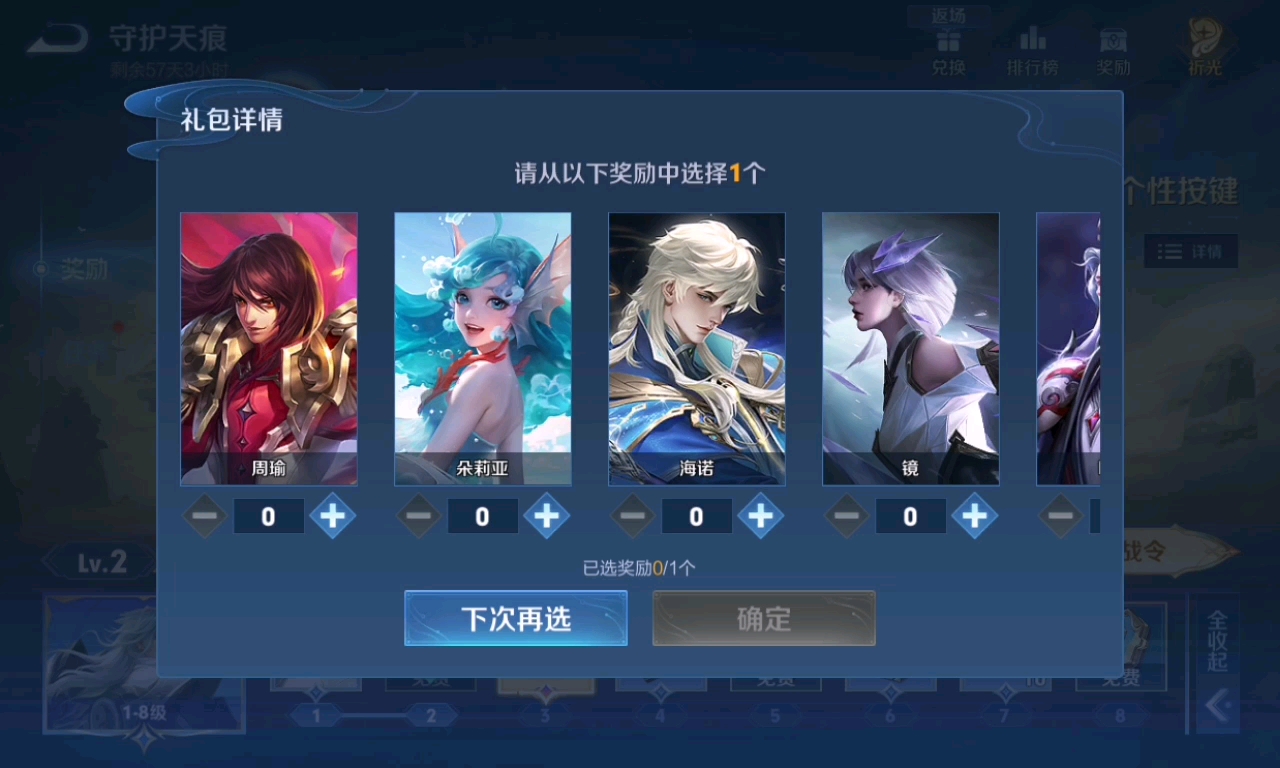Viewport: 1280px width, 768px height.
Task: Choose 下次再选 to decide later
Action: point(516,618)
